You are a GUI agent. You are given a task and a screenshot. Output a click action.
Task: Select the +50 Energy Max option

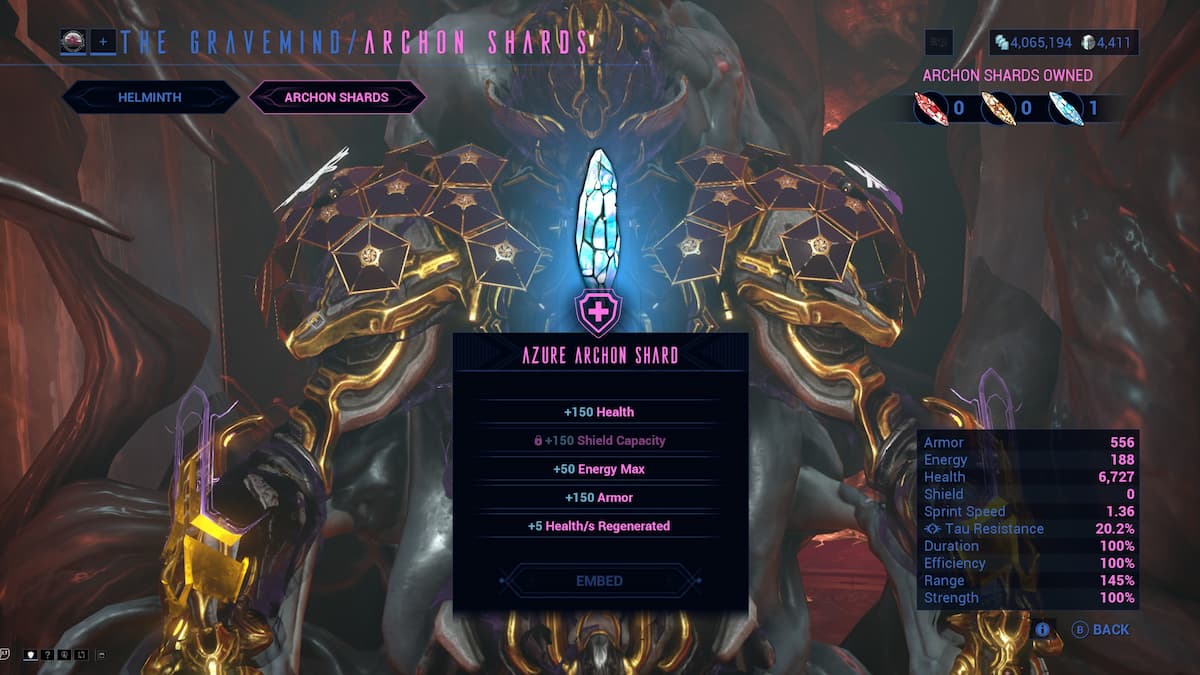[598, 469]
